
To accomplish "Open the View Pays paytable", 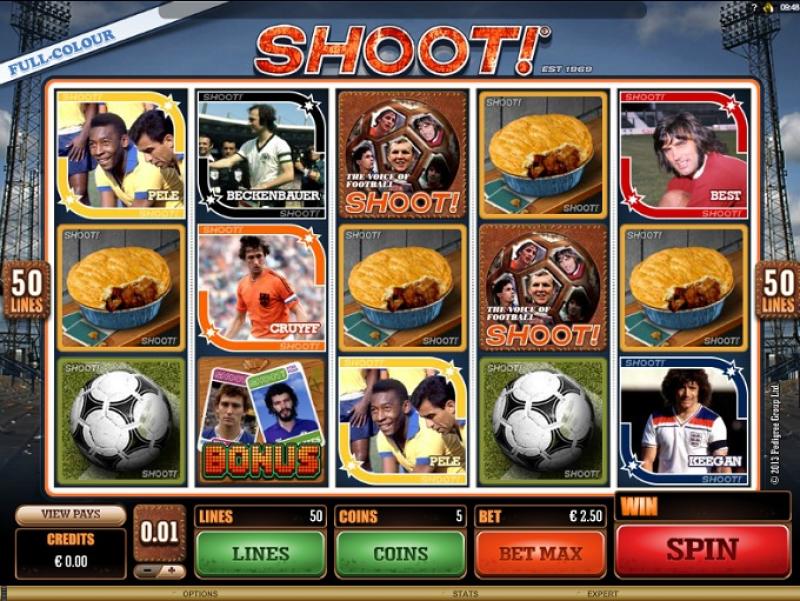I will (x=70, y=515).
